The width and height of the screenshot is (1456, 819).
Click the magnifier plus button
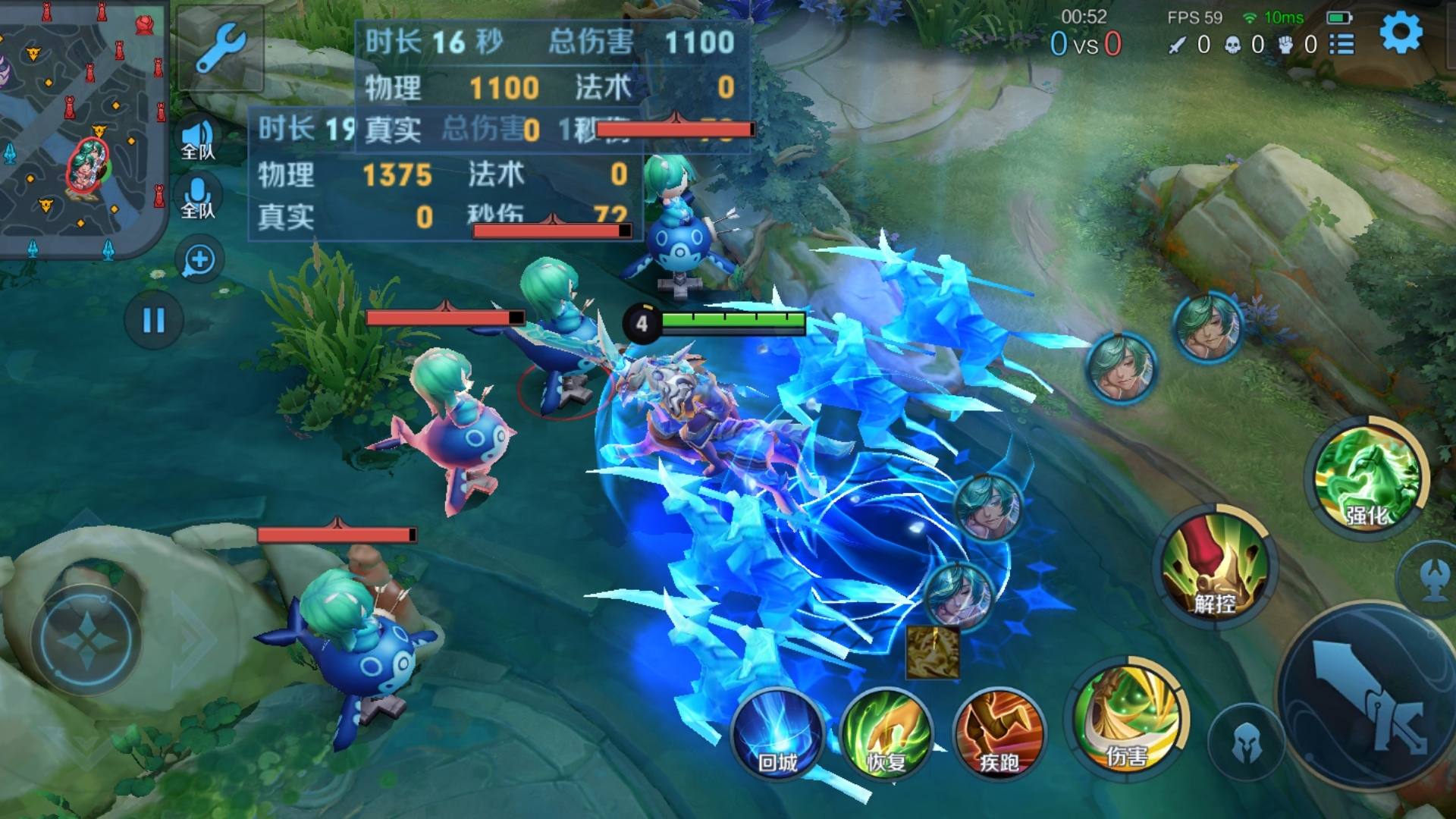pos(199,260)
